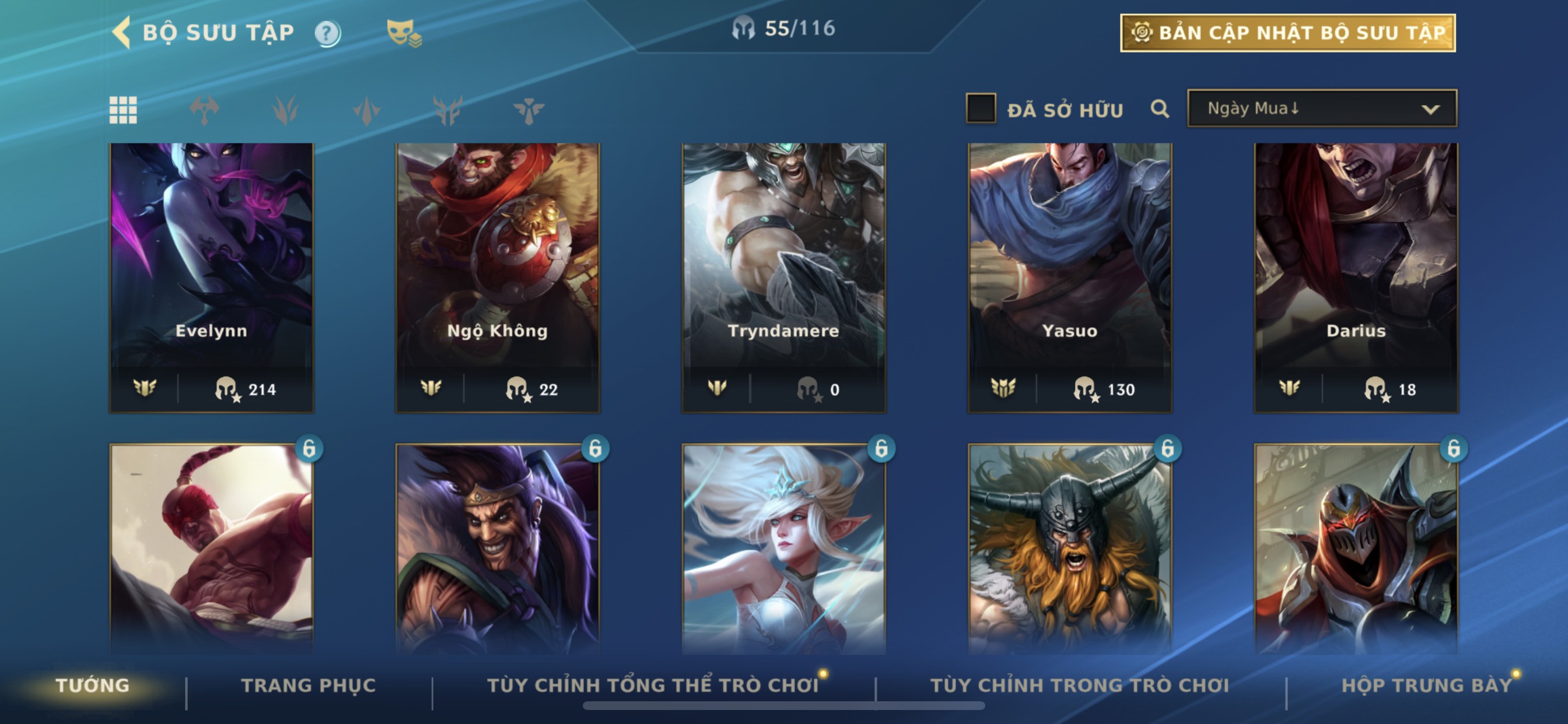Select the Yasuo champion card

pos(1069,277)
